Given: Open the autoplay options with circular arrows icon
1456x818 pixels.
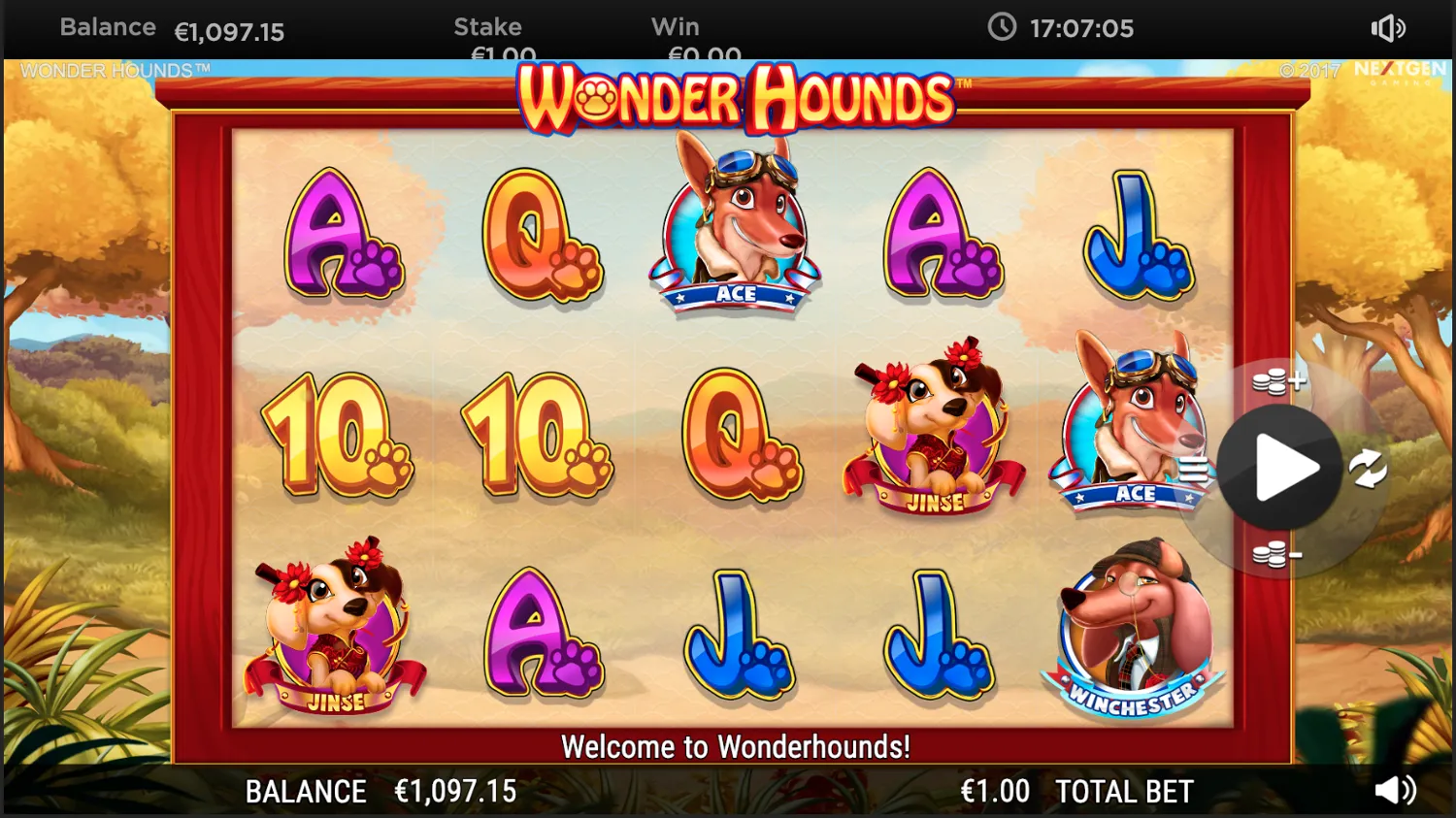Looking at the screenshot, I should [1368, 469].
